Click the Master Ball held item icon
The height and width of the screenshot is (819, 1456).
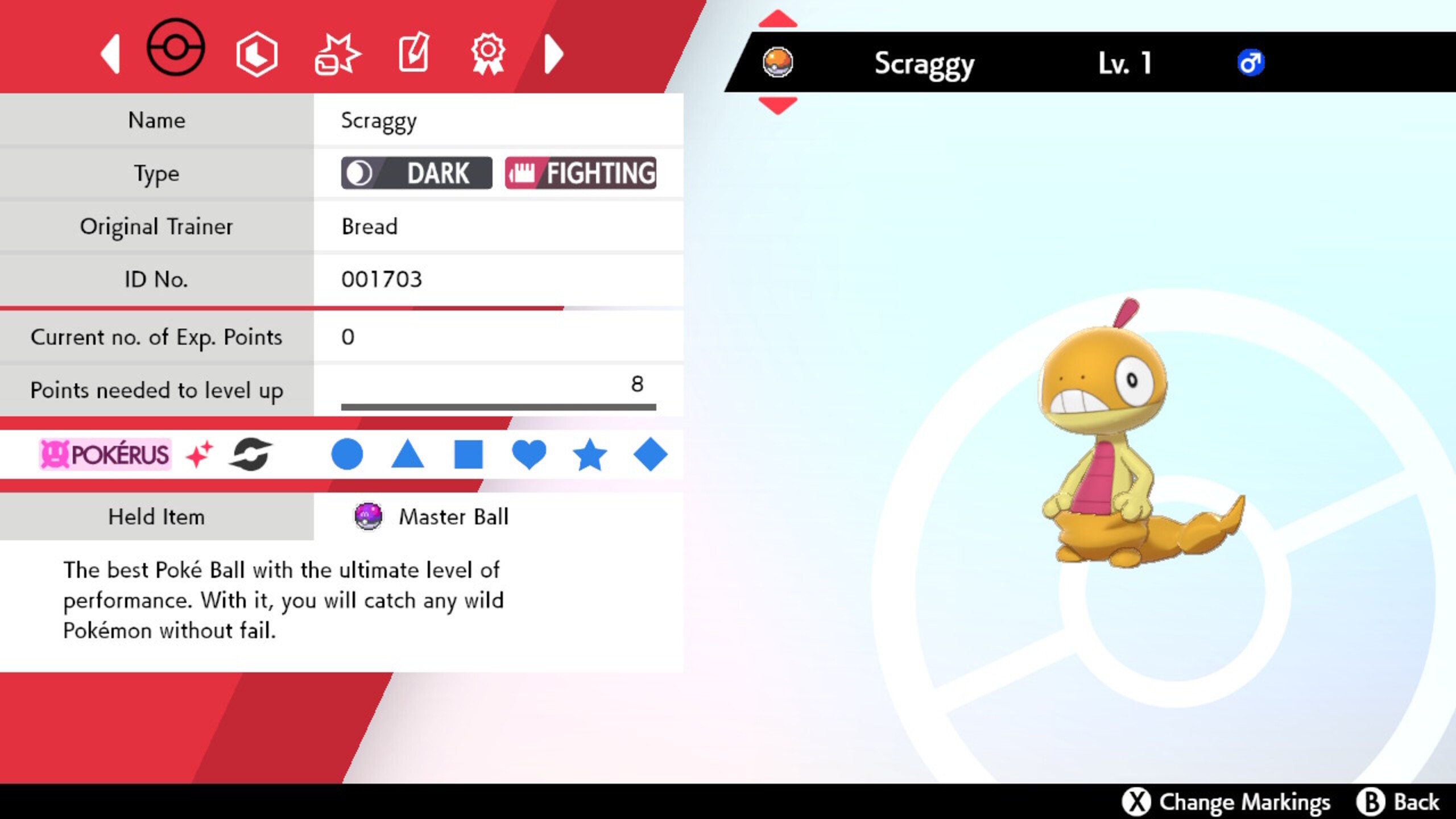click(x=367, y=516)
